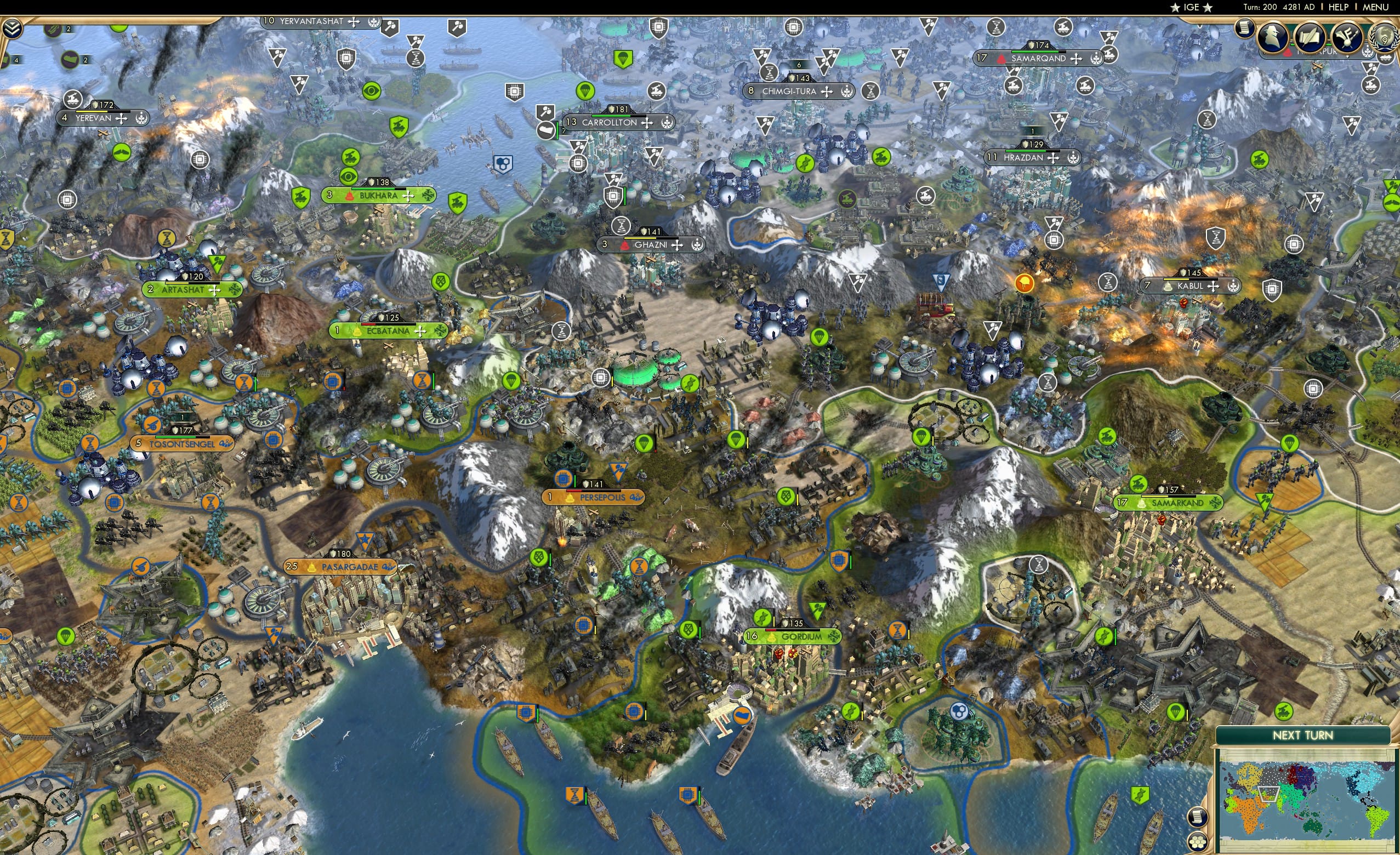Click the red flame icon on Ghazni's banner
The height and width of the screenshot is (855, 1400).
point(625,247)
